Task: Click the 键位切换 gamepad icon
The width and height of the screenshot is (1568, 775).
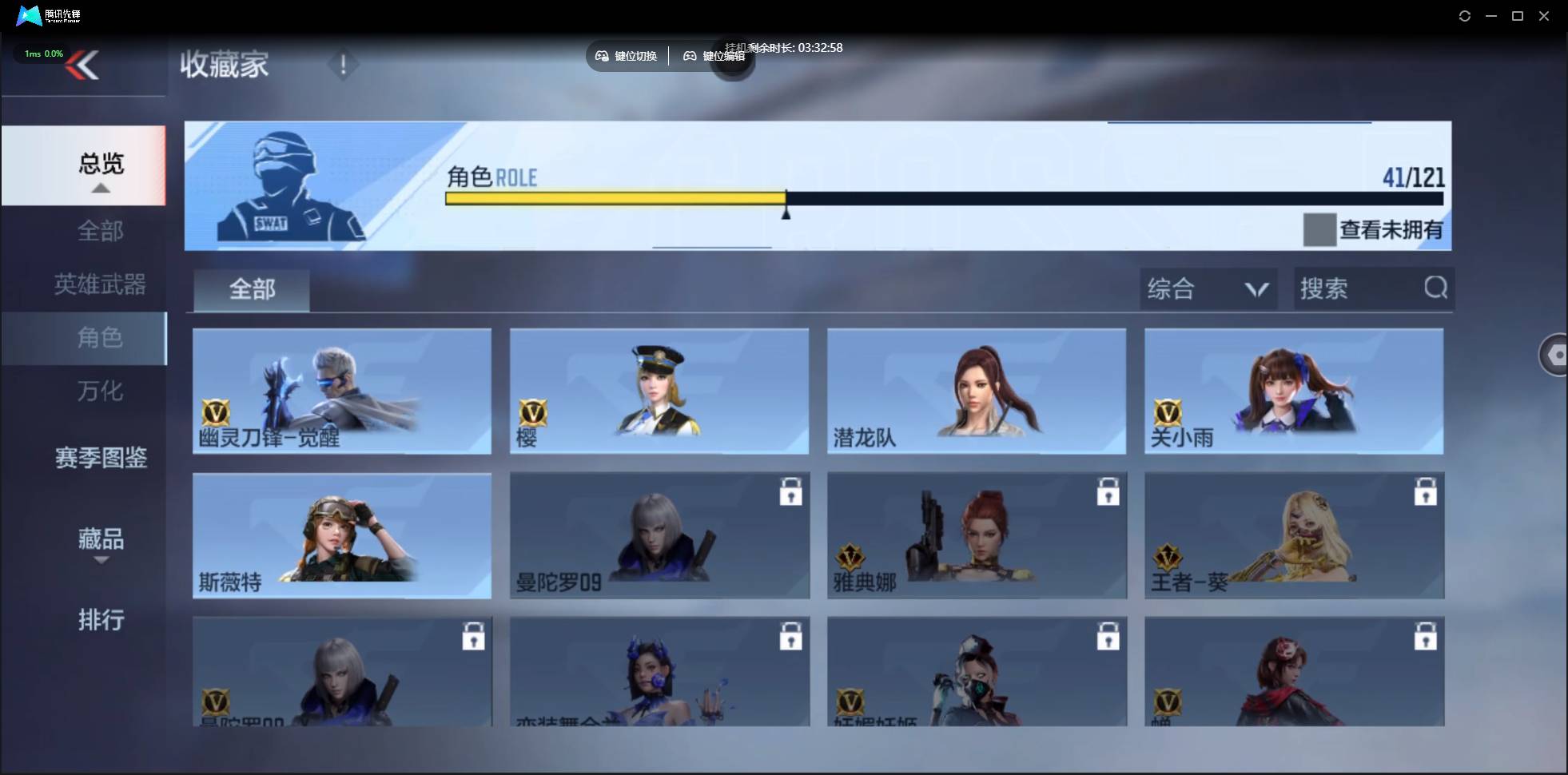Action: point(602,56)
